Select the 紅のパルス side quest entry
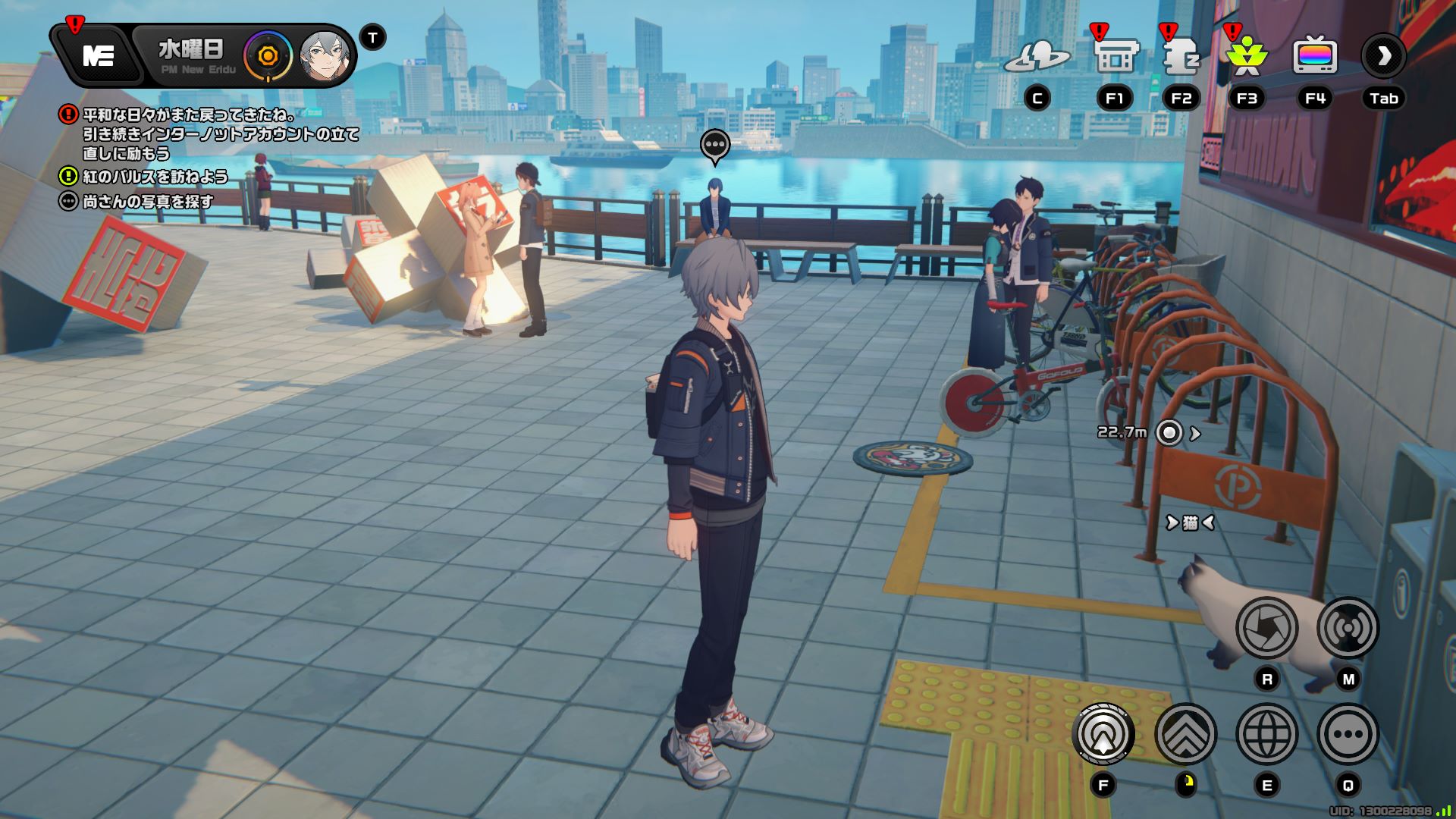The width and height of the screenshot is (1456, 819). click(x=155, y=177)
